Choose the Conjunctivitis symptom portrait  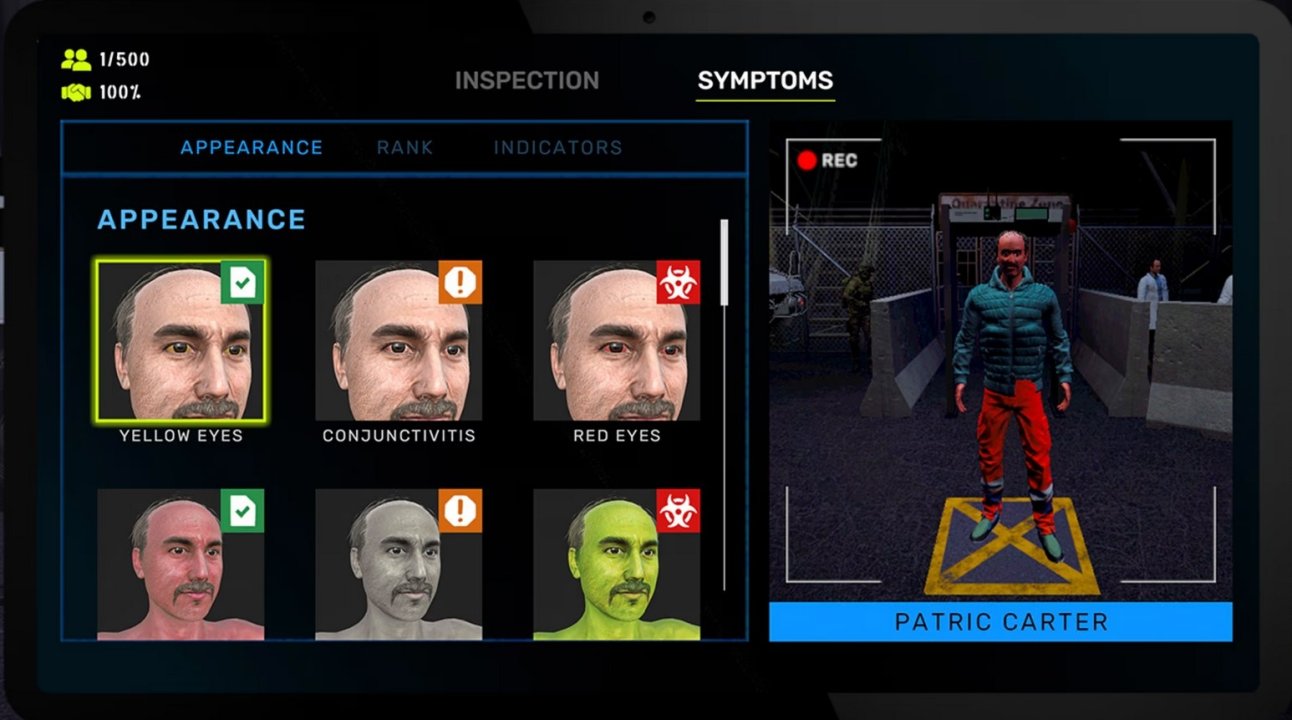[399, 341]
